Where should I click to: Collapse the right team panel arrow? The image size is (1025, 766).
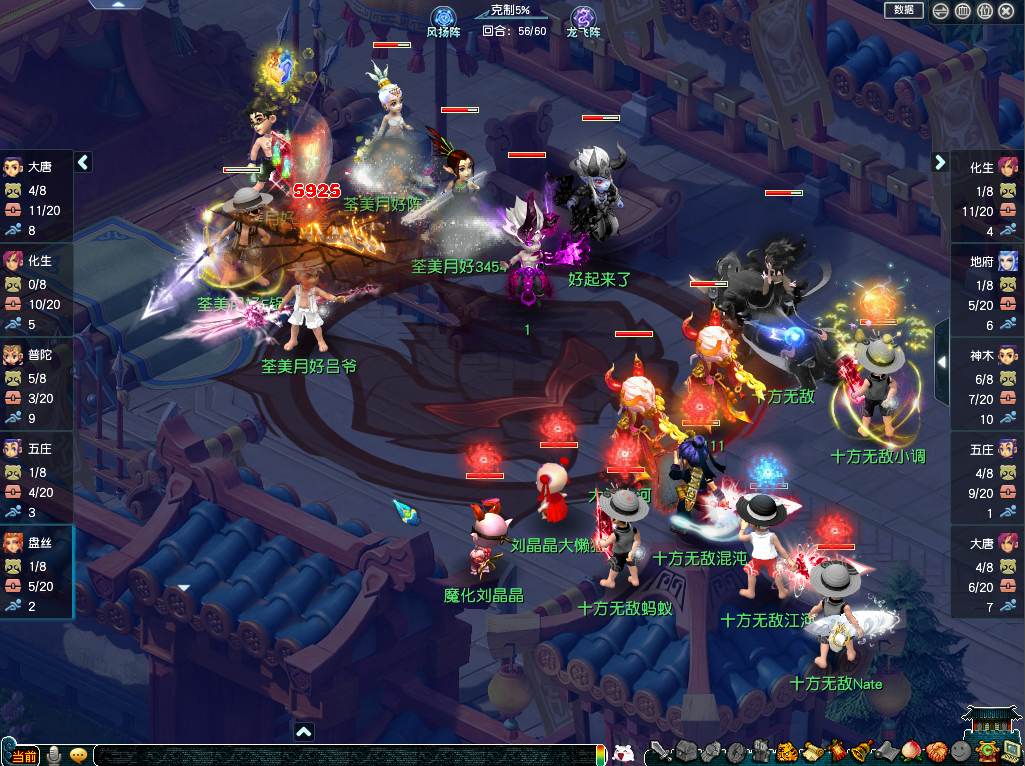coord(940,162)
